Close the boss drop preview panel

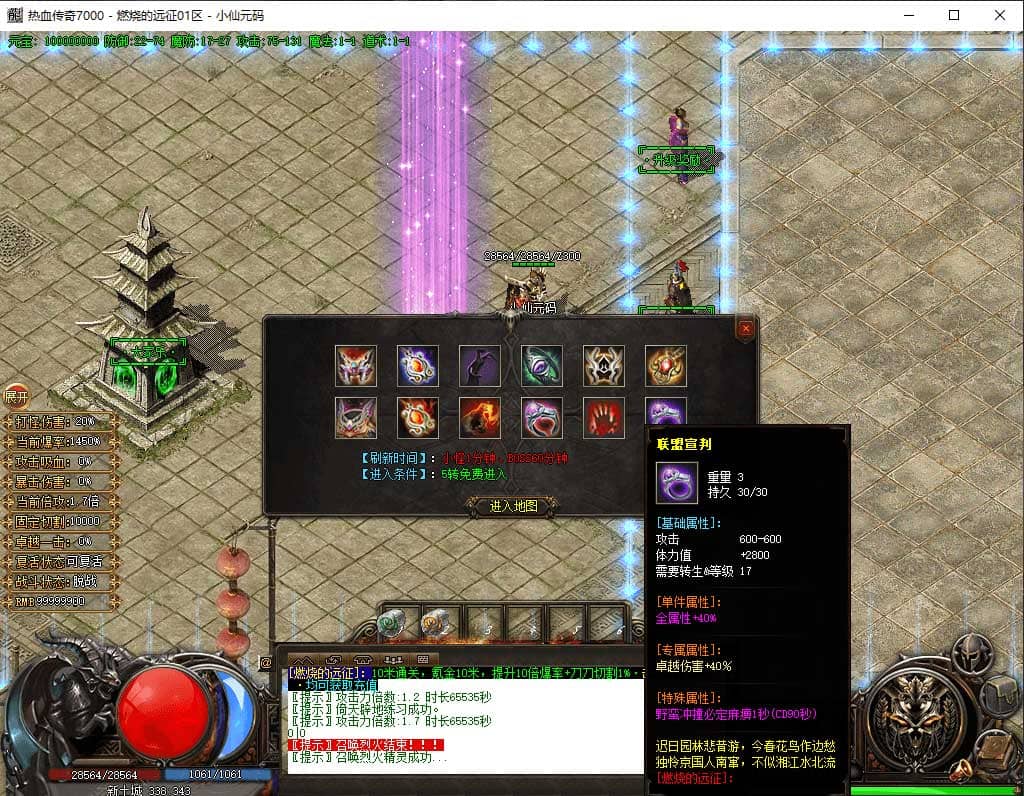coord(745,328)
